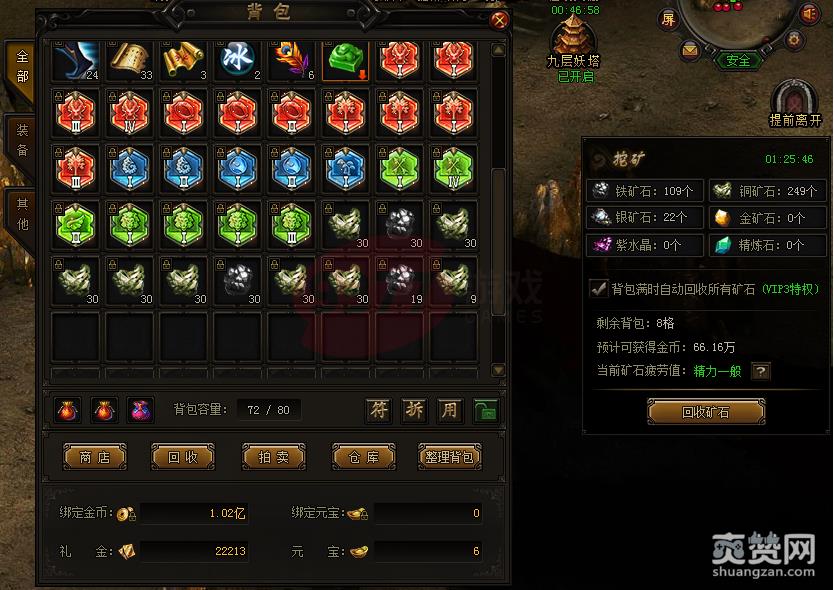Leave early via the 提前离开 door icon
The image size is (834, 590).
(x=795, y=98)
